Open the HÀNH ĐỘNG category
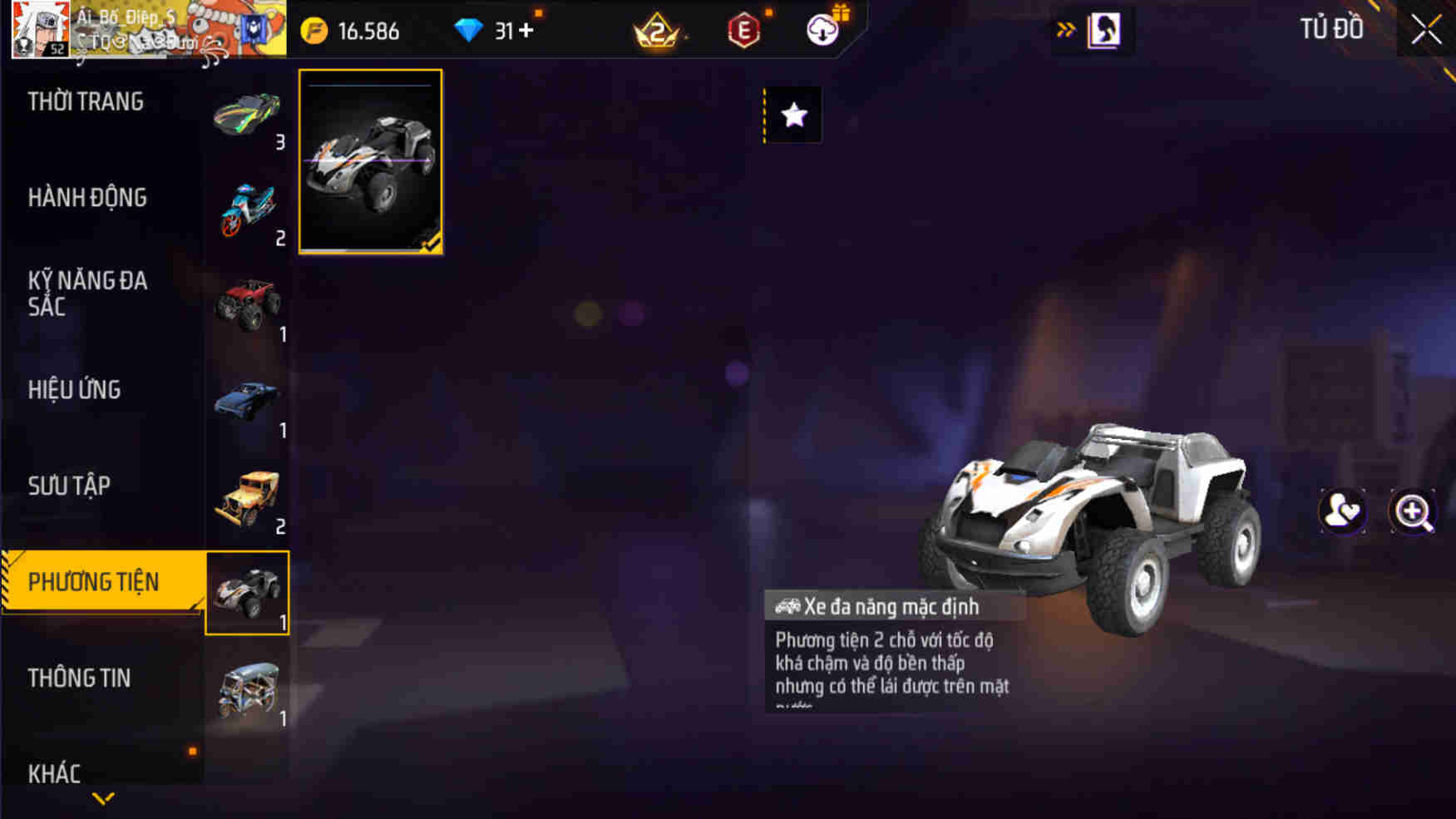1456x819 pixels. tap(86, 198)
